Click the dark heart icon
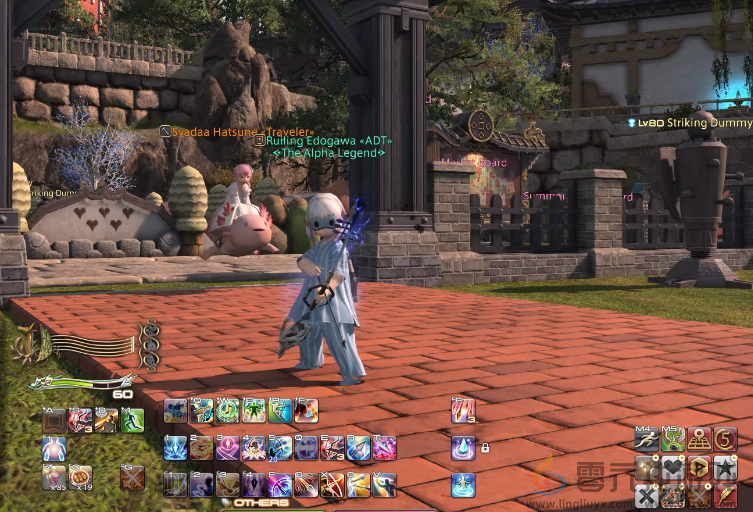The width and height of the screenshot is (753, 512). 673,467
